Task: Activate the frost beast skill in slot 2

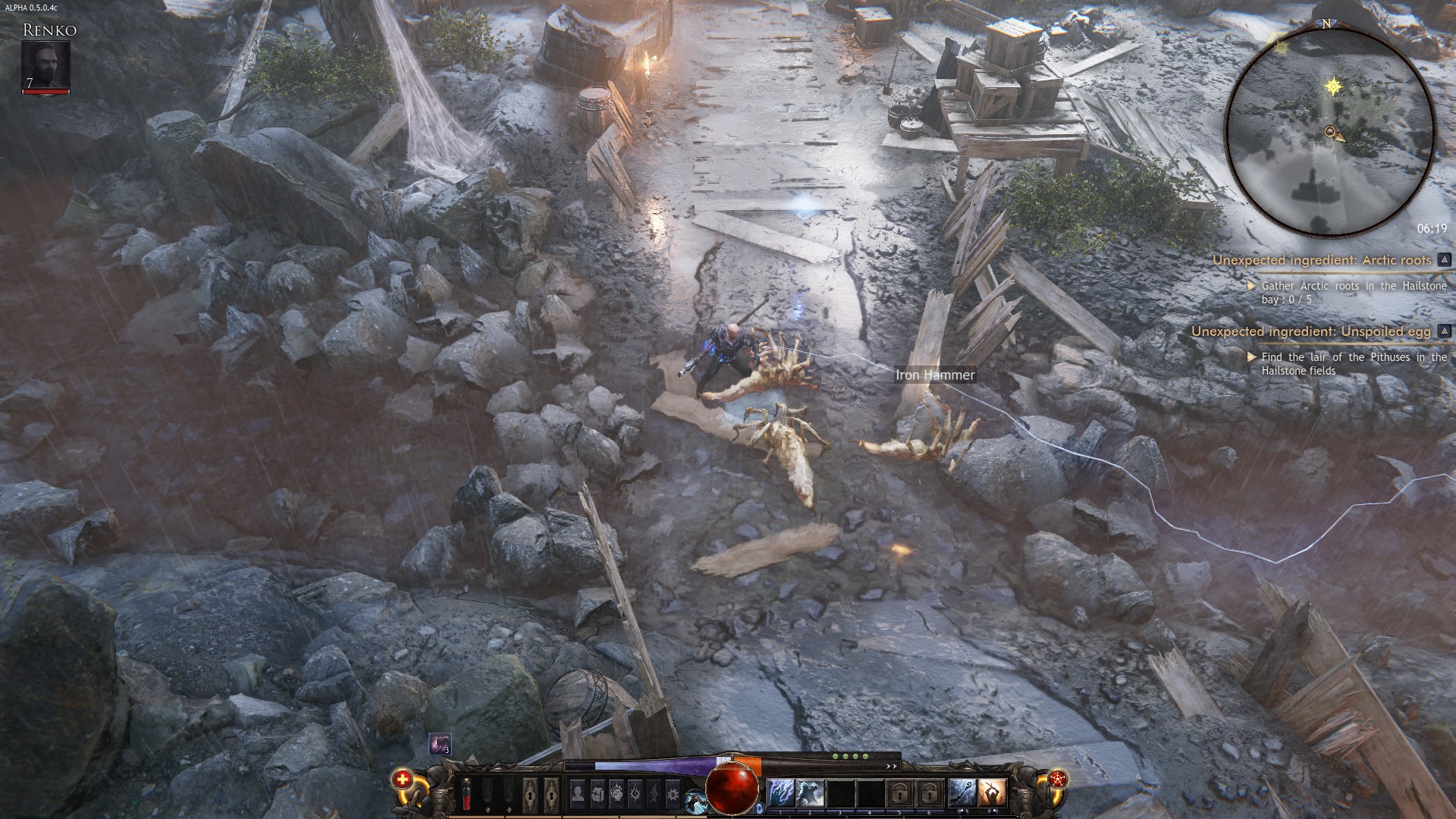Action: click(x=810, y=793)
